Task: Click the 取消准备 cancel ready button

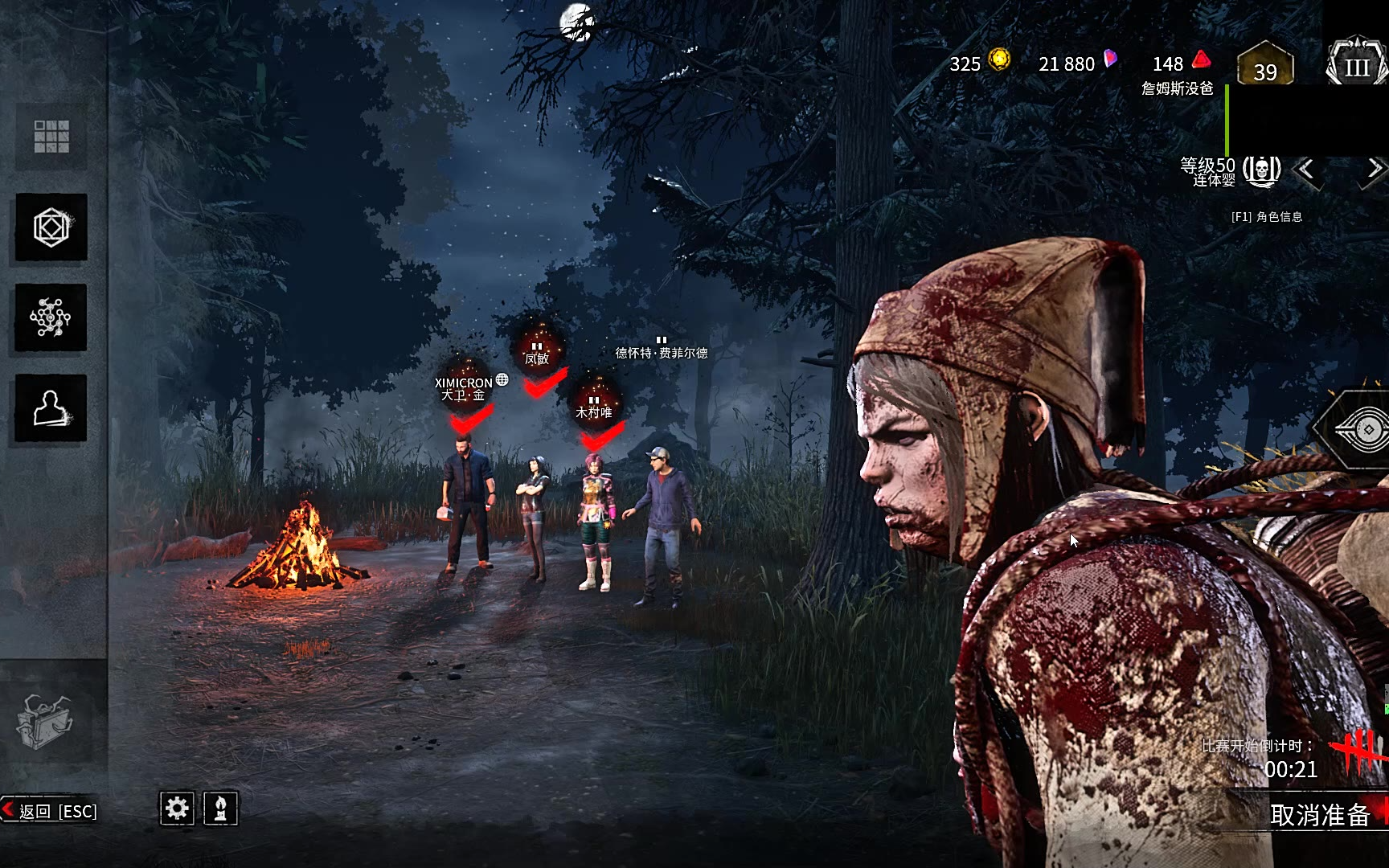Action: 1320,815
